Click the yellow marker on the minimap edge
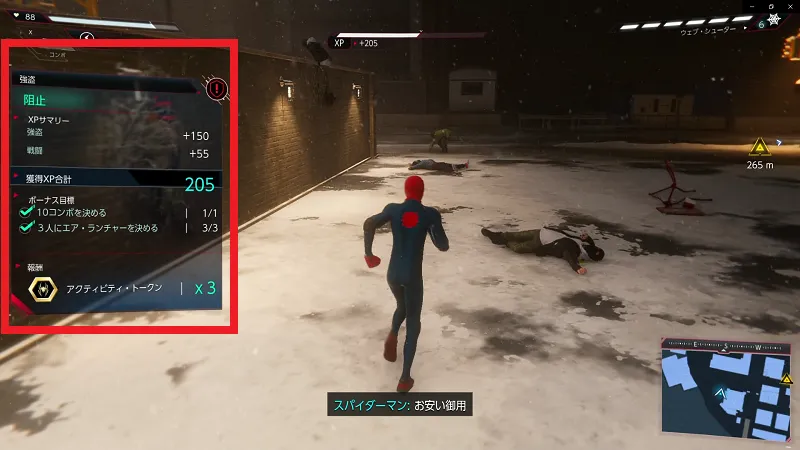This screenshot has width=800, height=450. [x=786, y=380]
